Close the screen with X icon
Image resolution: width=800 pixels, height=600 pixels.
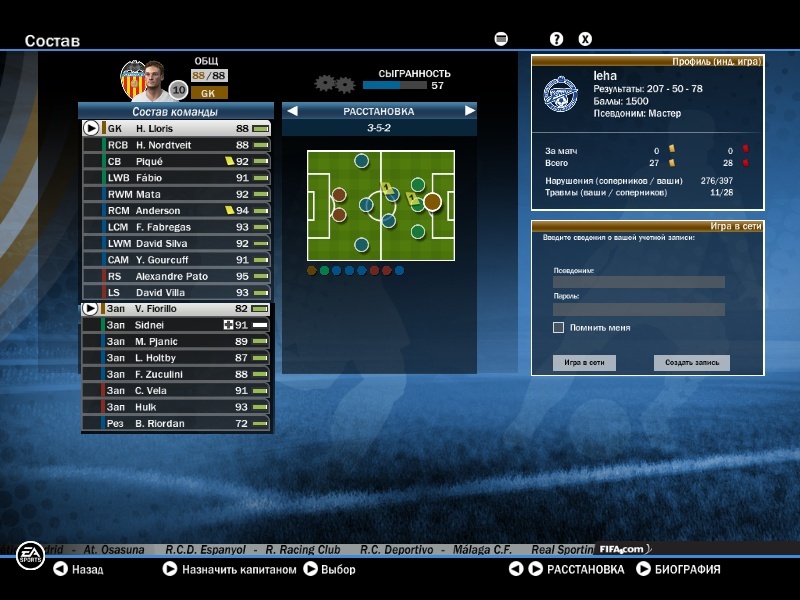(586, 39)
